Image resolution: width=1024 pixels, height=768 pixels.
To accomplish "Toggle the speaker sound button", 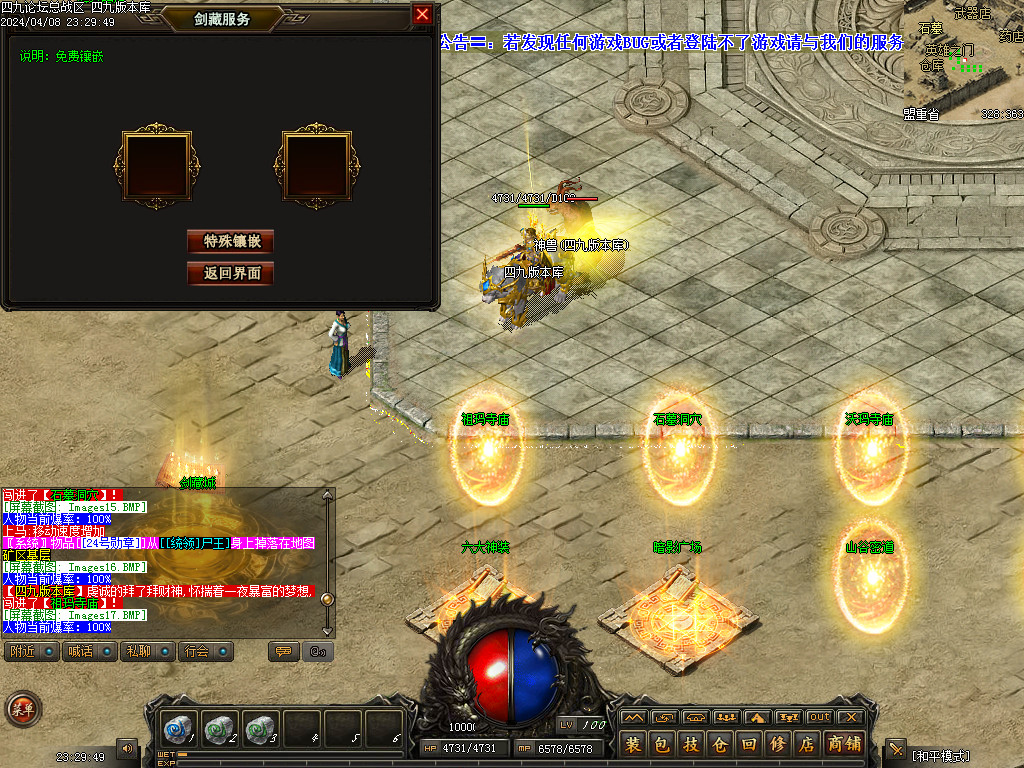I will tap(128, 747).
